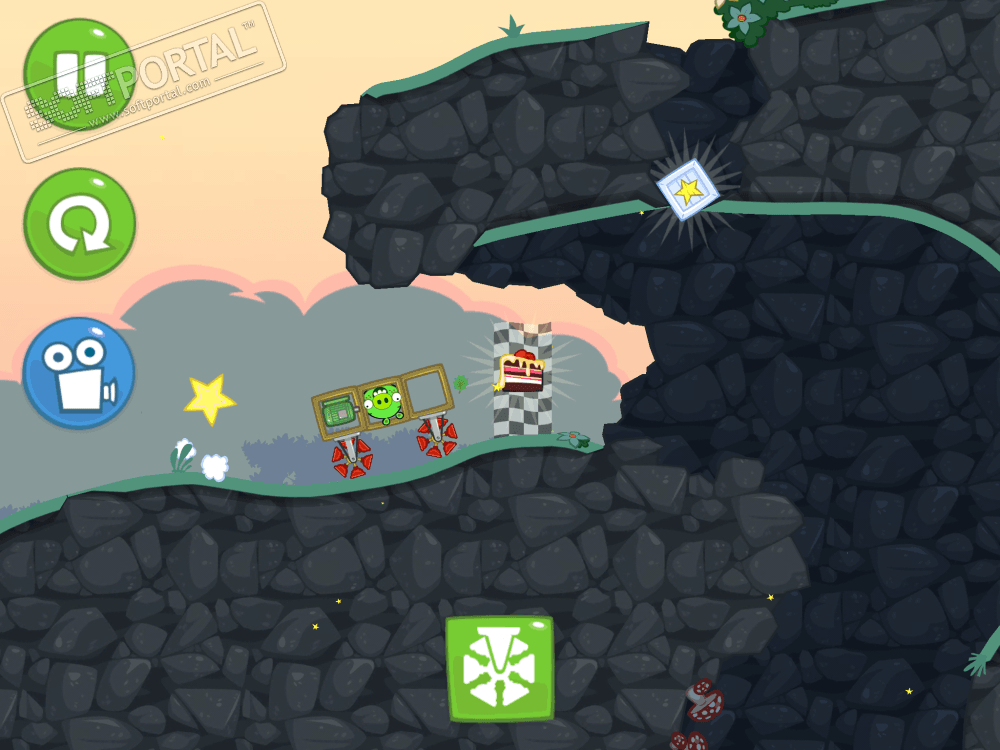Pause the game with the green button
Viewport: 1000px width, 750px height.
[x=79, y=74]
